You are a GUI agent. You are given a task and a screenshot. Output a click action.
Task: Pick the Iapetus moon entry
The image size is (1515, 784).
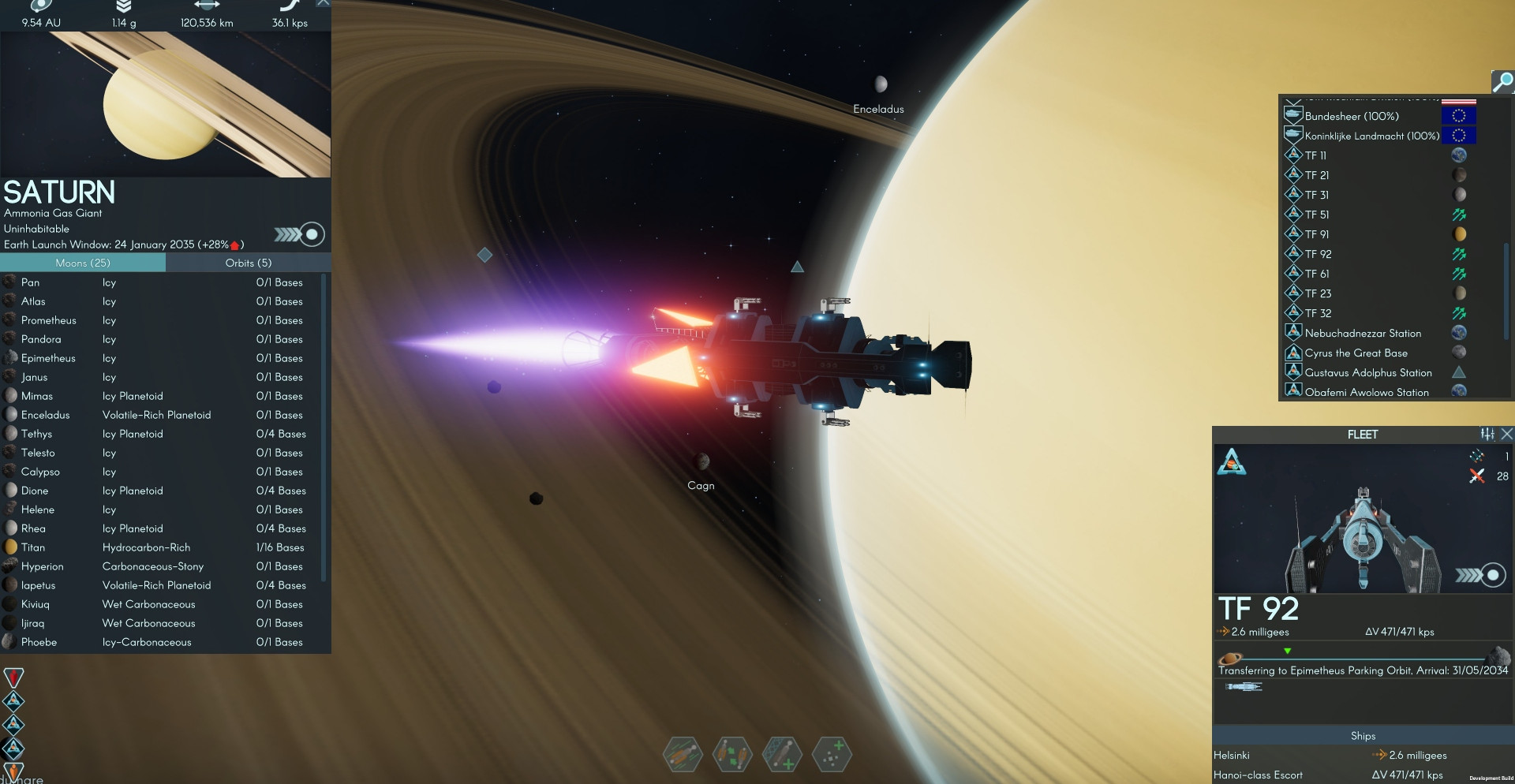click(x=38, y=585)
